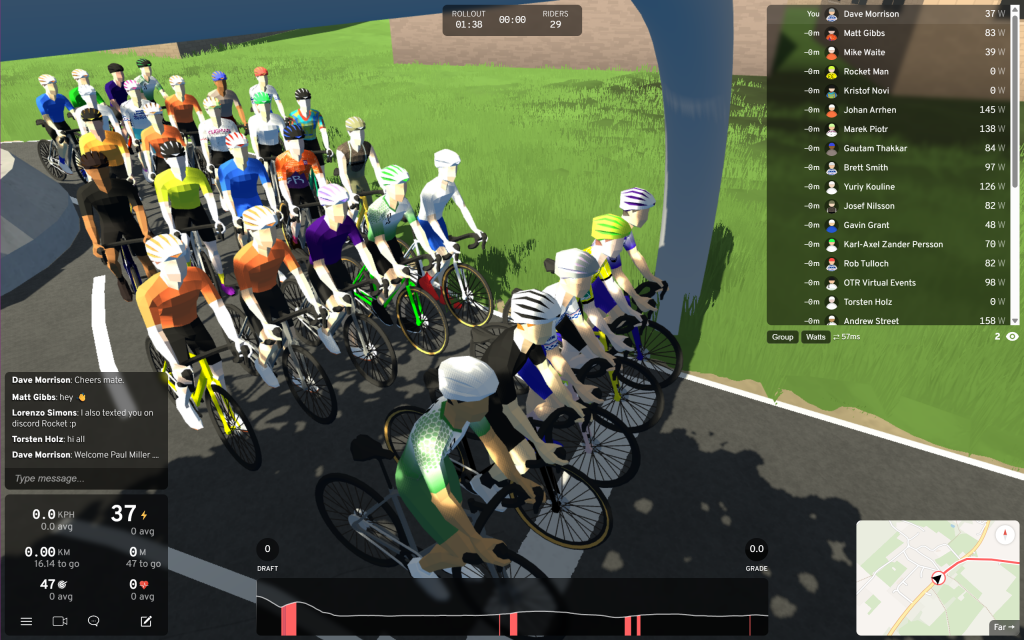Select Yuriy Kouline in the rider list

coord(890,187)
